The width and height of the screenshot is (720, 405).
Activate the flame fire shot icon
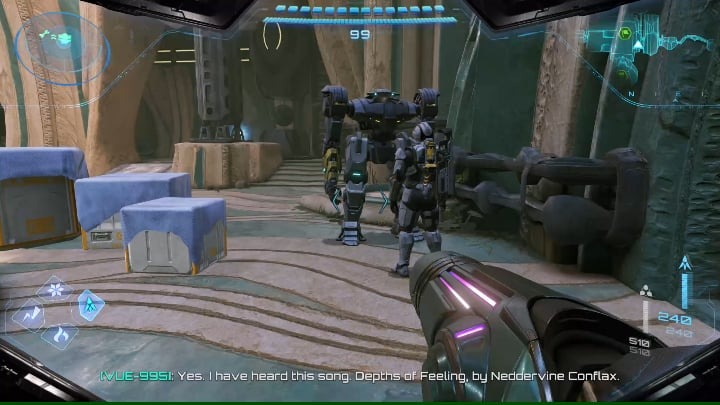click(x=58, y=334)
